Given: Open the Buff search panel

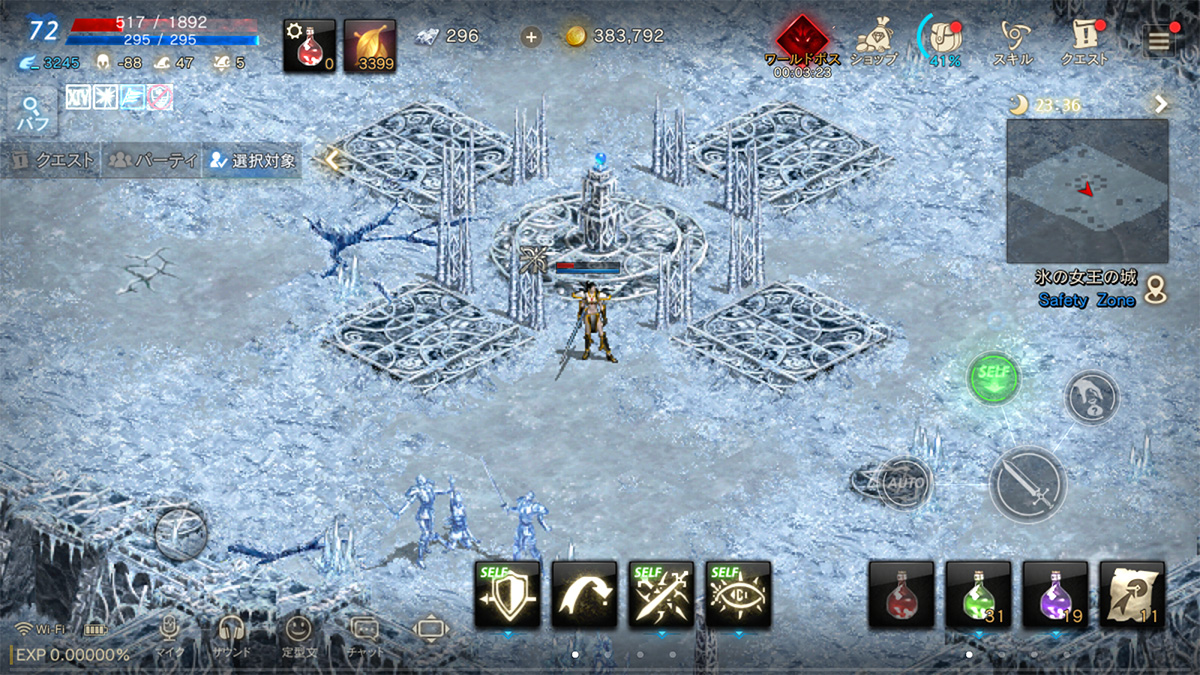Looking at the screenshot, I should [31, 114].
